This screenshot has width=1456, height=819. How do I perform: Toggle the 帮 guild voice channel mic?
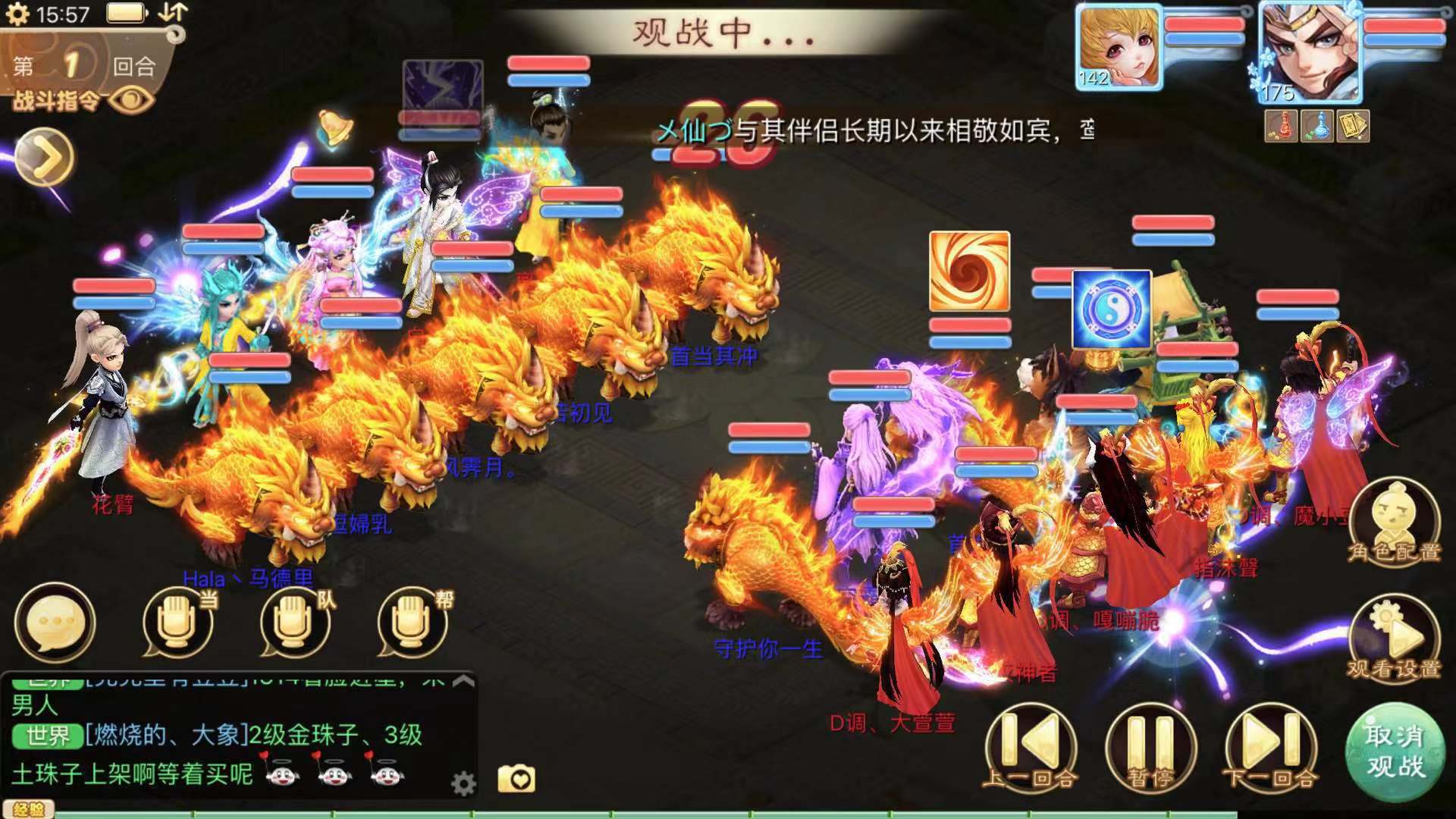[x=409, y=622]
